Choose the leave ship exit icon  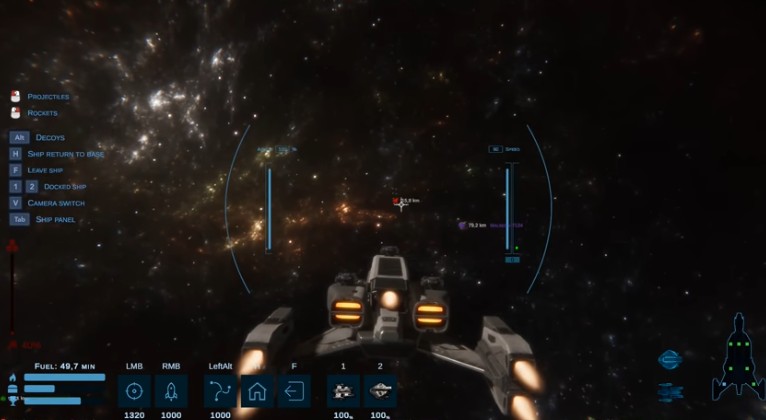coord(294,390)
